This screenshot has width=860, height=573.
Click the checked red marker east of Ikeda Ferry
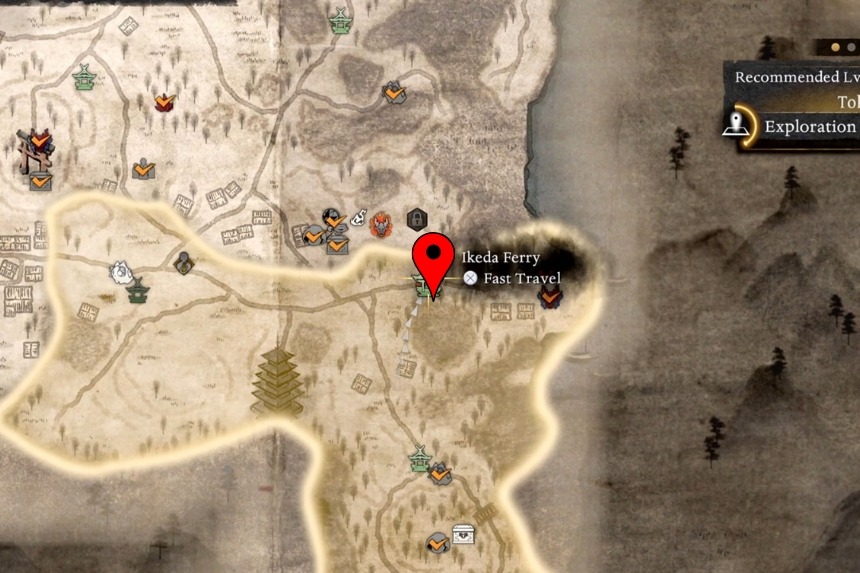coord(549,295)
